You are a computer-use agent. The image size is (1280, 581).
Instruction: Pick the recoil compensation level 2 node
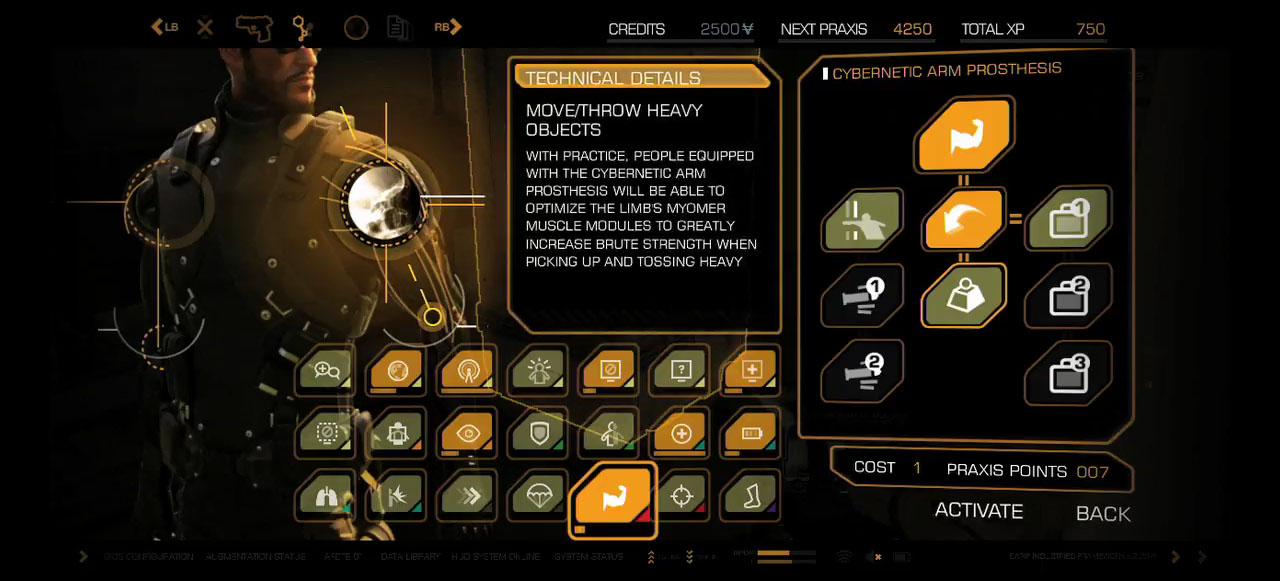[x=861, y=370]
